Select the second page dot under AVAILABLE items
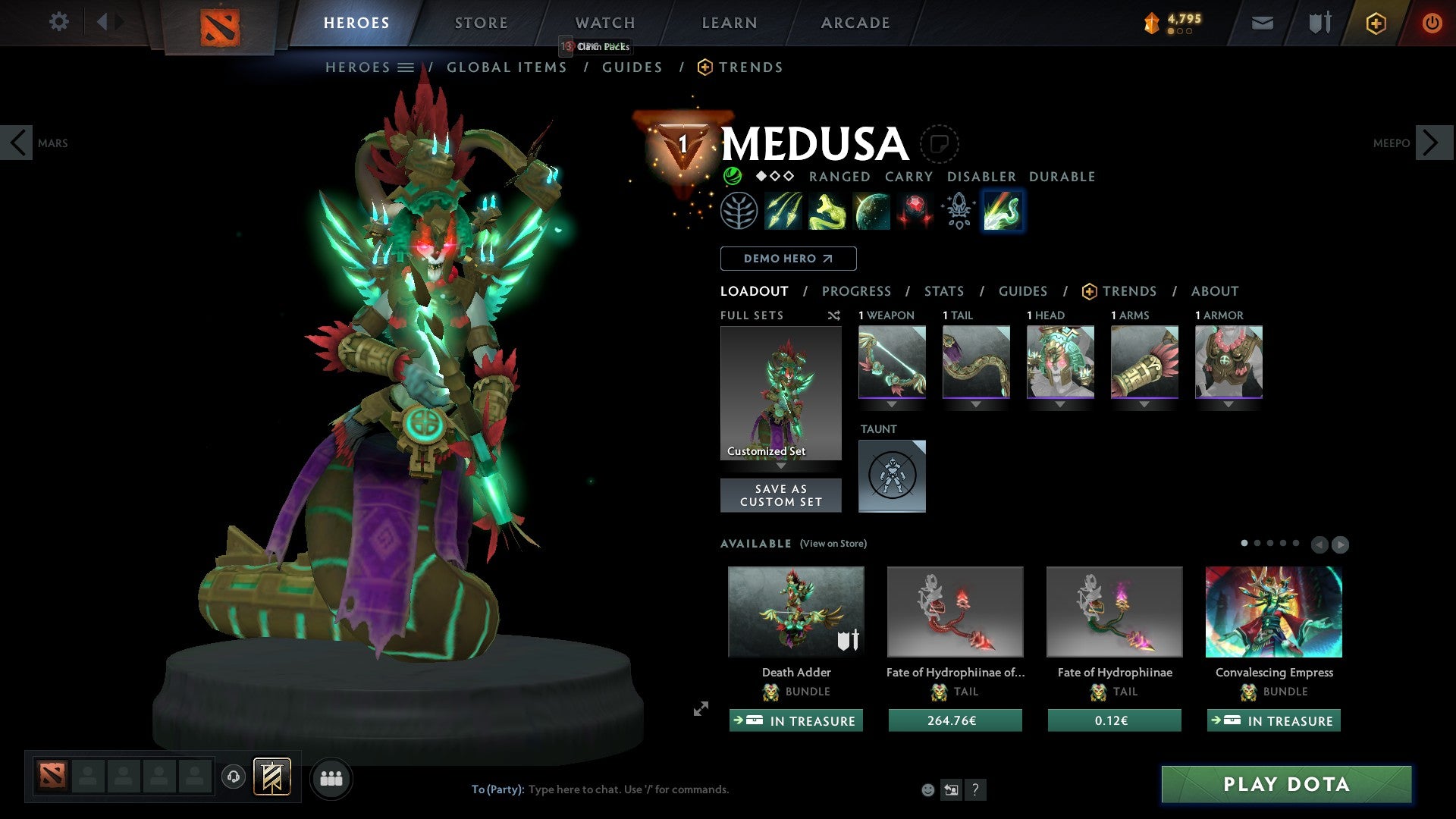 (x=1257, y=542)
